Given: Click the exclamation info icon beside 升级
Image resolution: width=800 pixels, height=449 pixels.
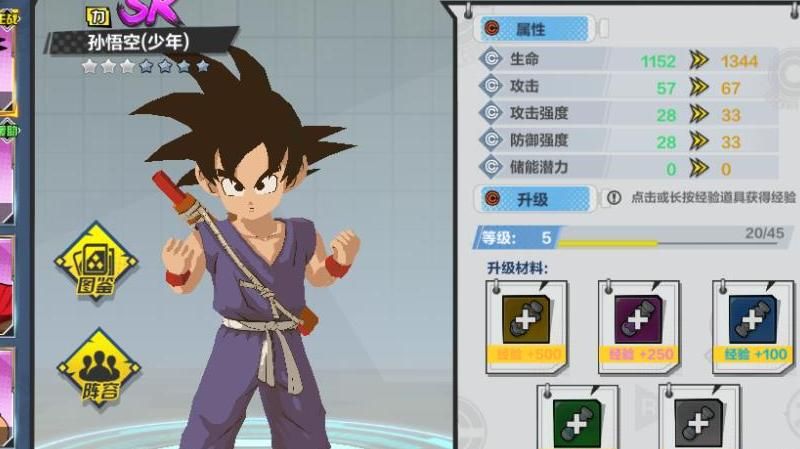Looking at the screenshot, I should pyautogui.click(x=614, y=199).
